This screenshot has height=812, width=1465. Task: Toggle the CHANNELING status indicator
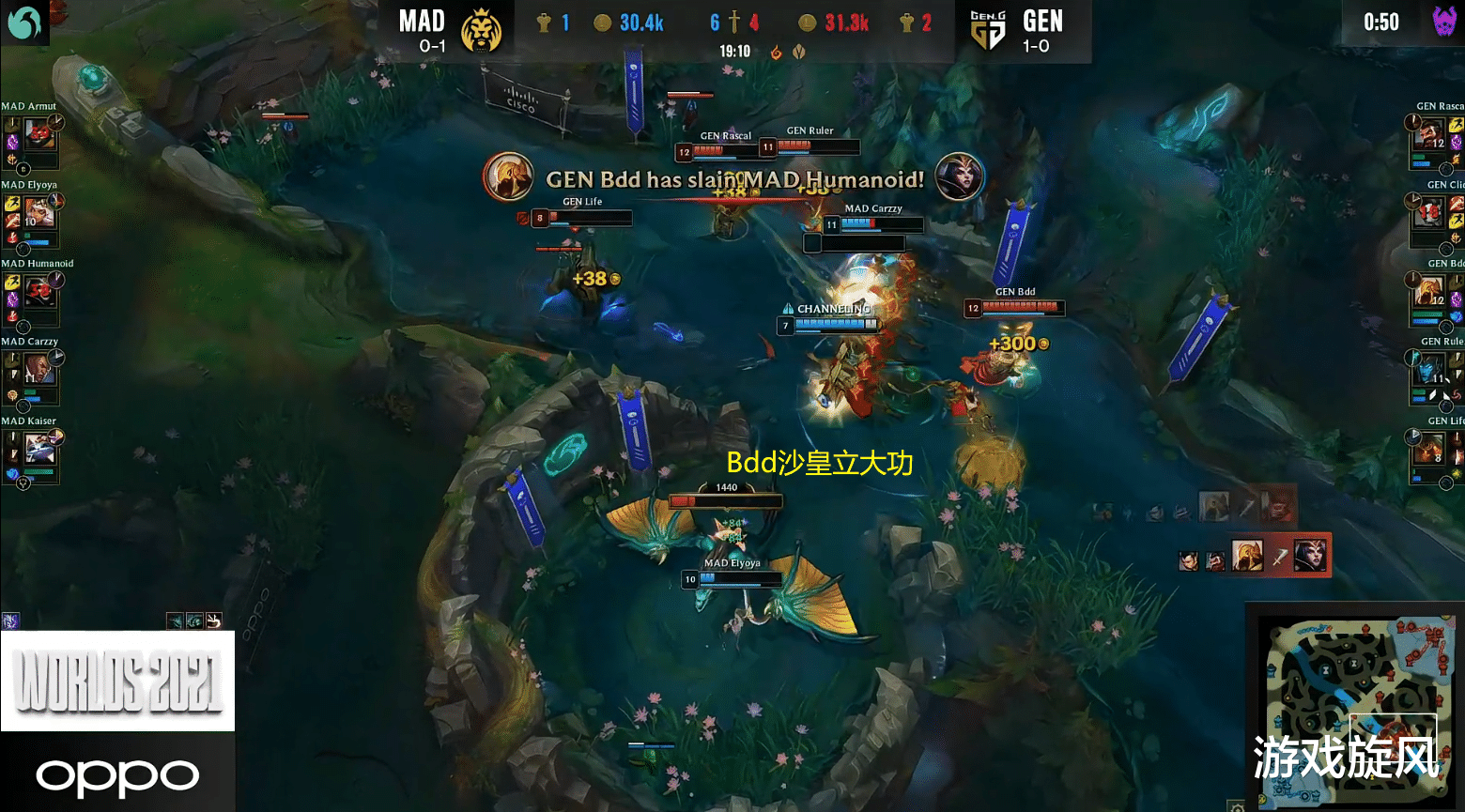[x=830, y=308]
